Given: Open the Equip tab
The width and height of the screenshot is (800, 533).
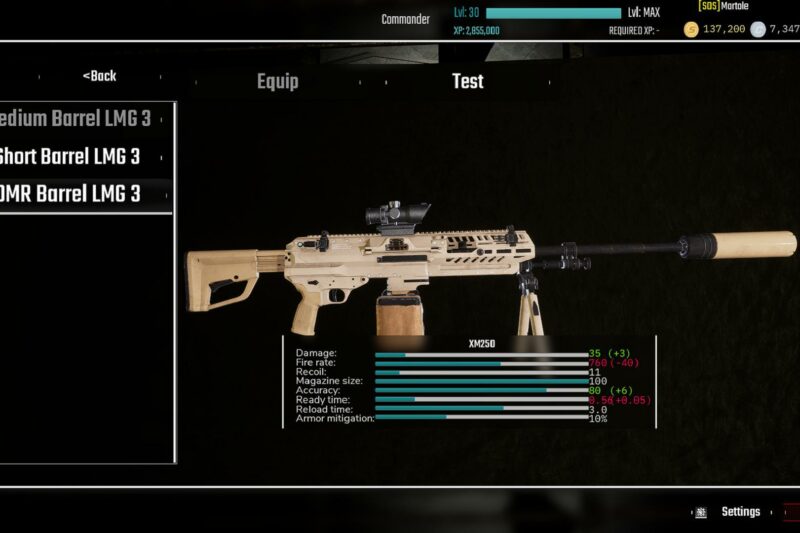Looking at the screenshot, I should click(277, 81).
